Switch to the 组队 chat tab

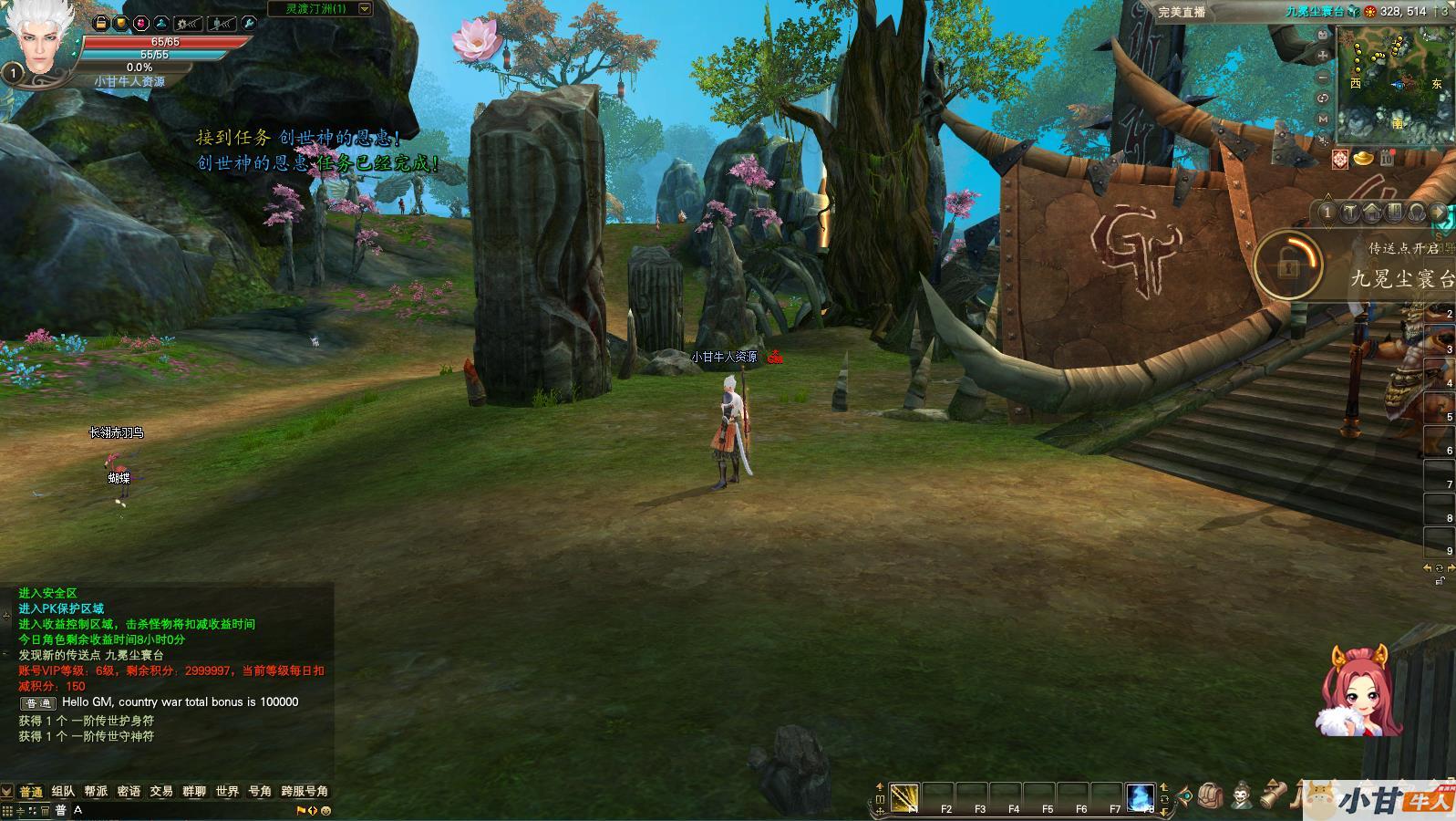[63, 791]
